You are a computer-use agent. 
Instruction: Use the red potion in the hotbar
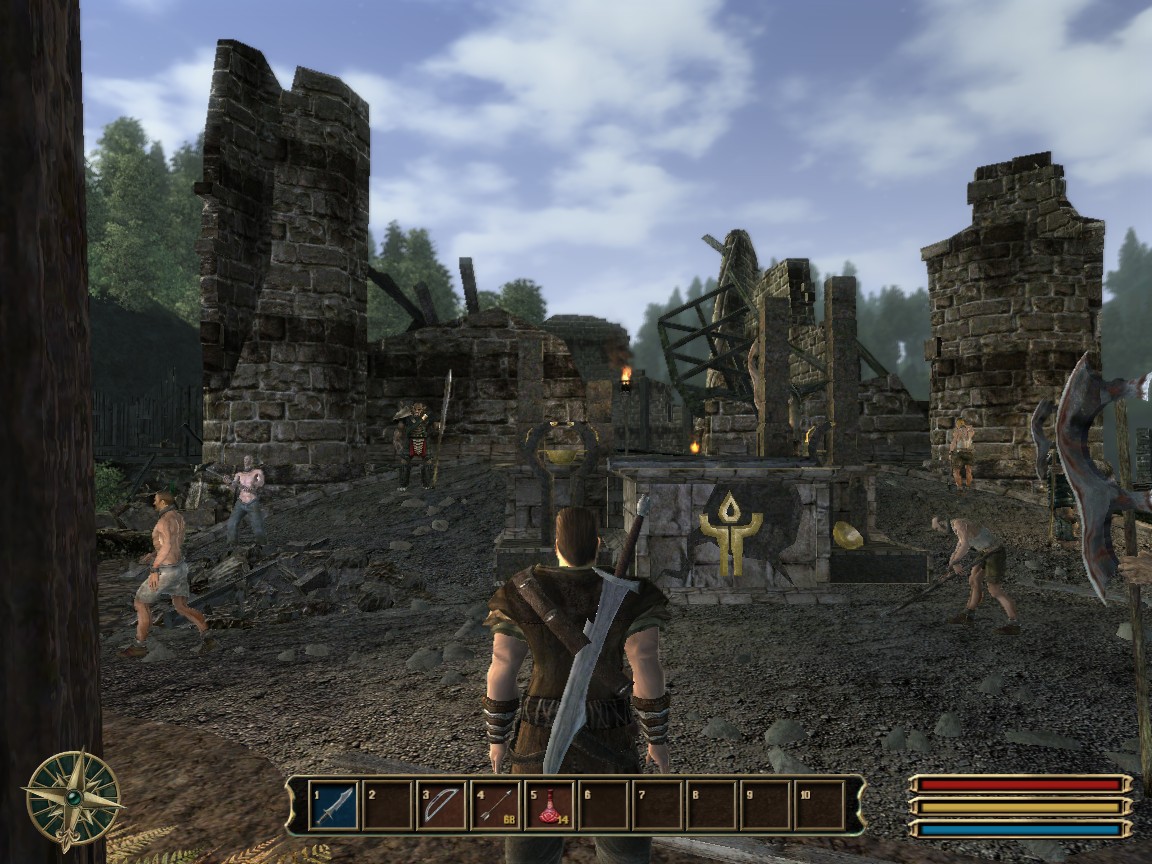549,806
